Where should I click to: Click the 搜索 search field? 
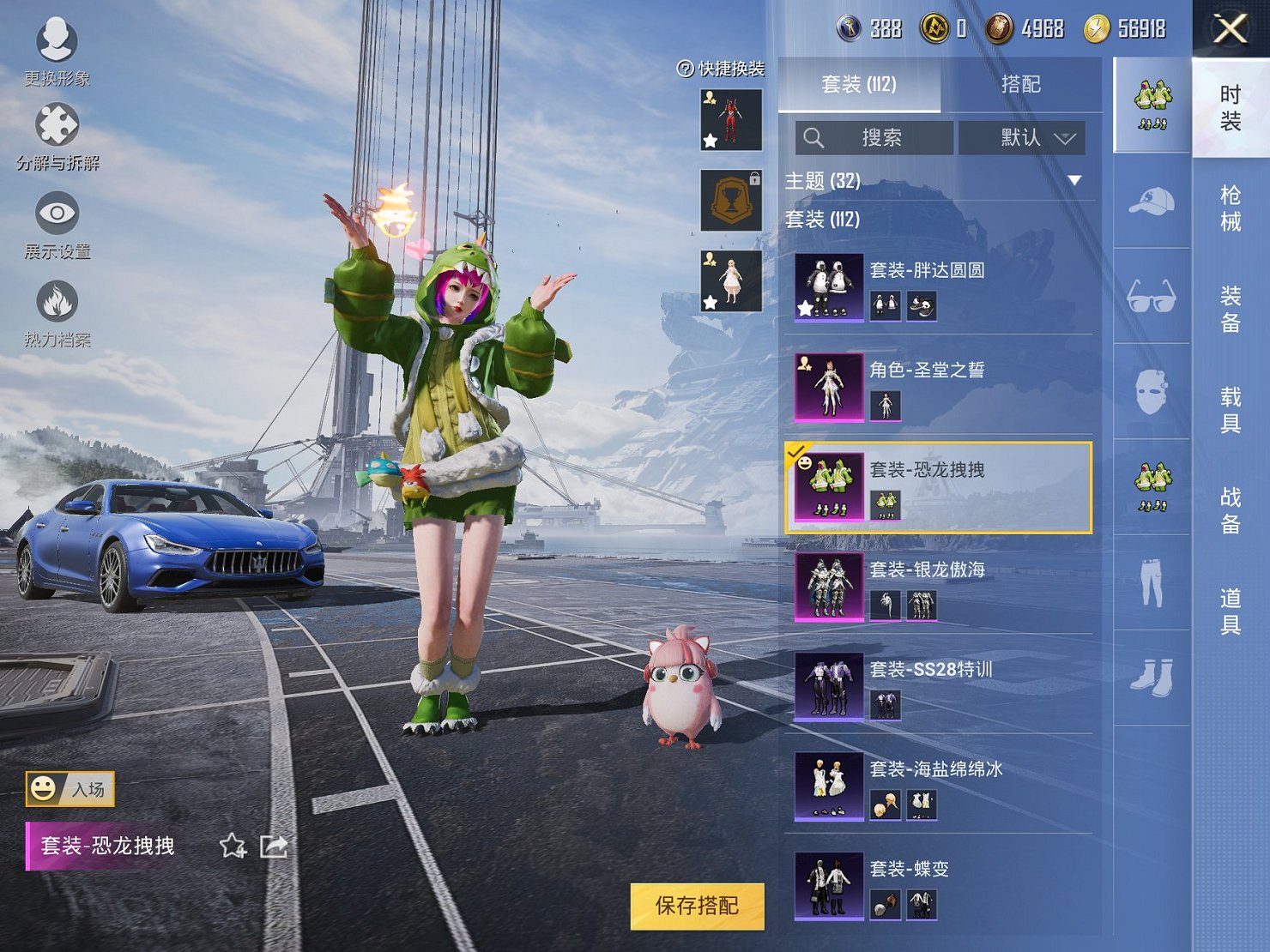(x=874, y=138)
